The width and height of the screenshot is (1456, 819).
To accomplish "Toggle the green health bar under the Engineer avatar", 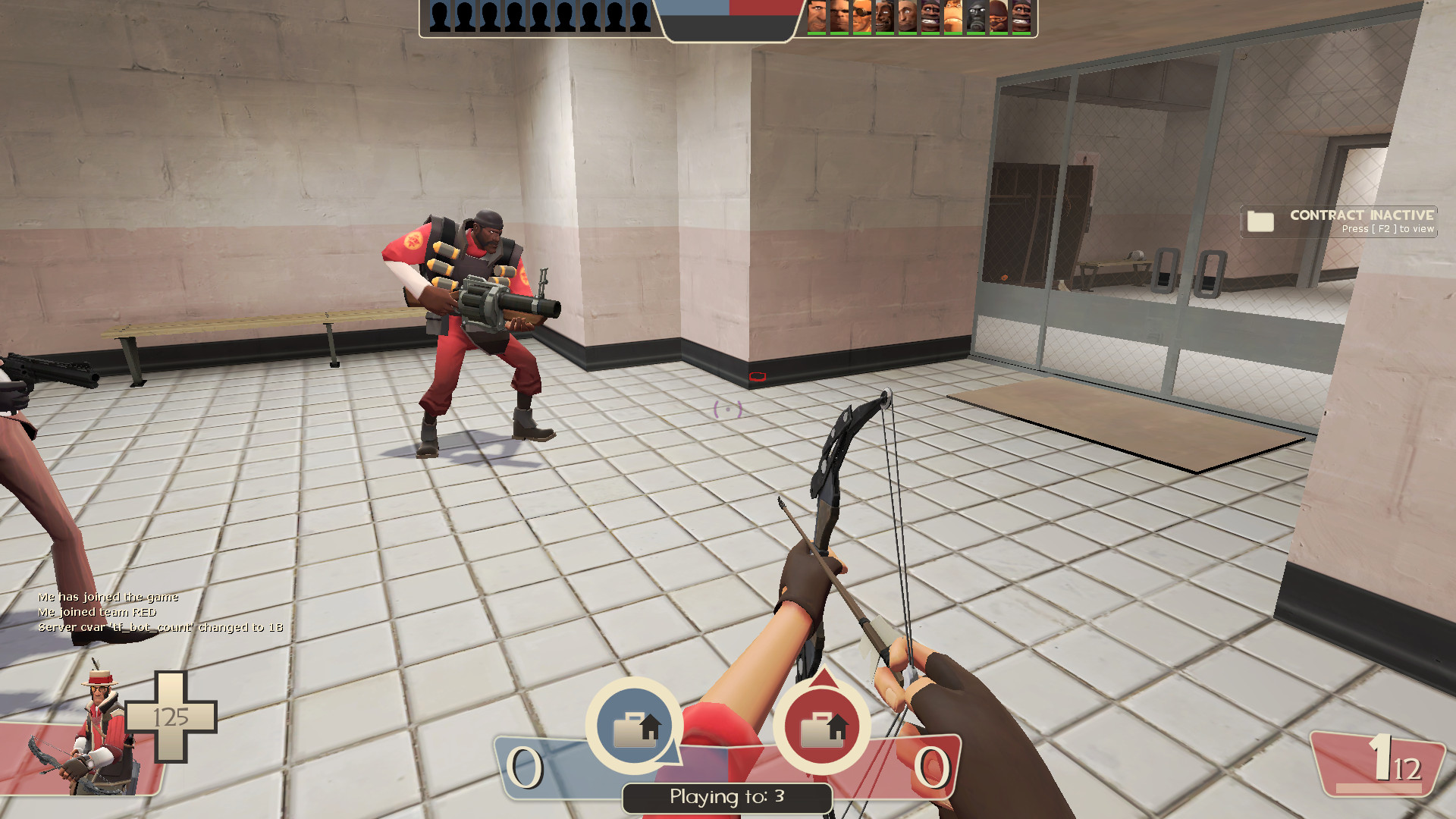I will pyautogui.click(x=861, y=35).
